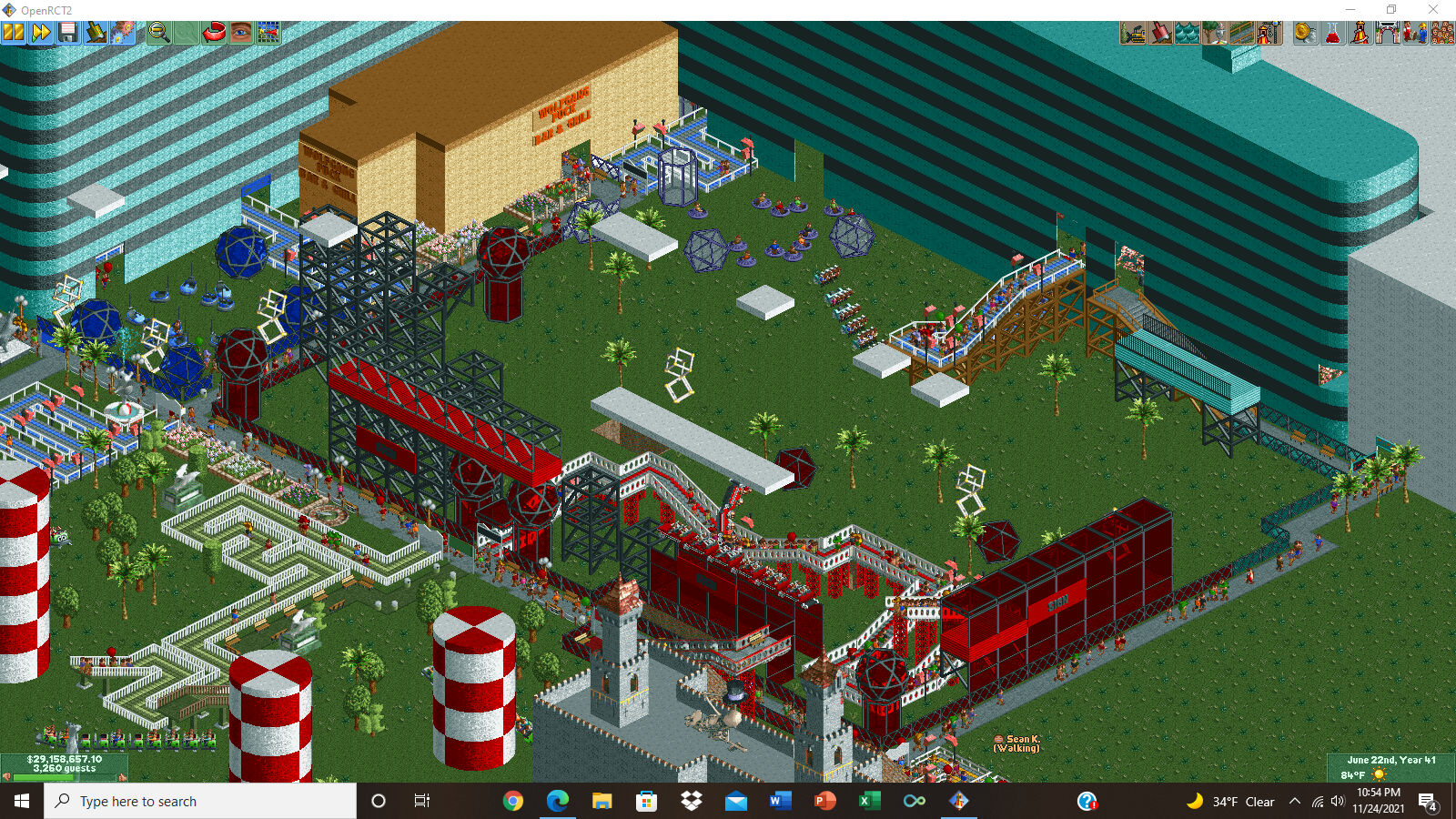Save the current game
Viewport: 1456px width, 819px height.
tap(68, 32)
